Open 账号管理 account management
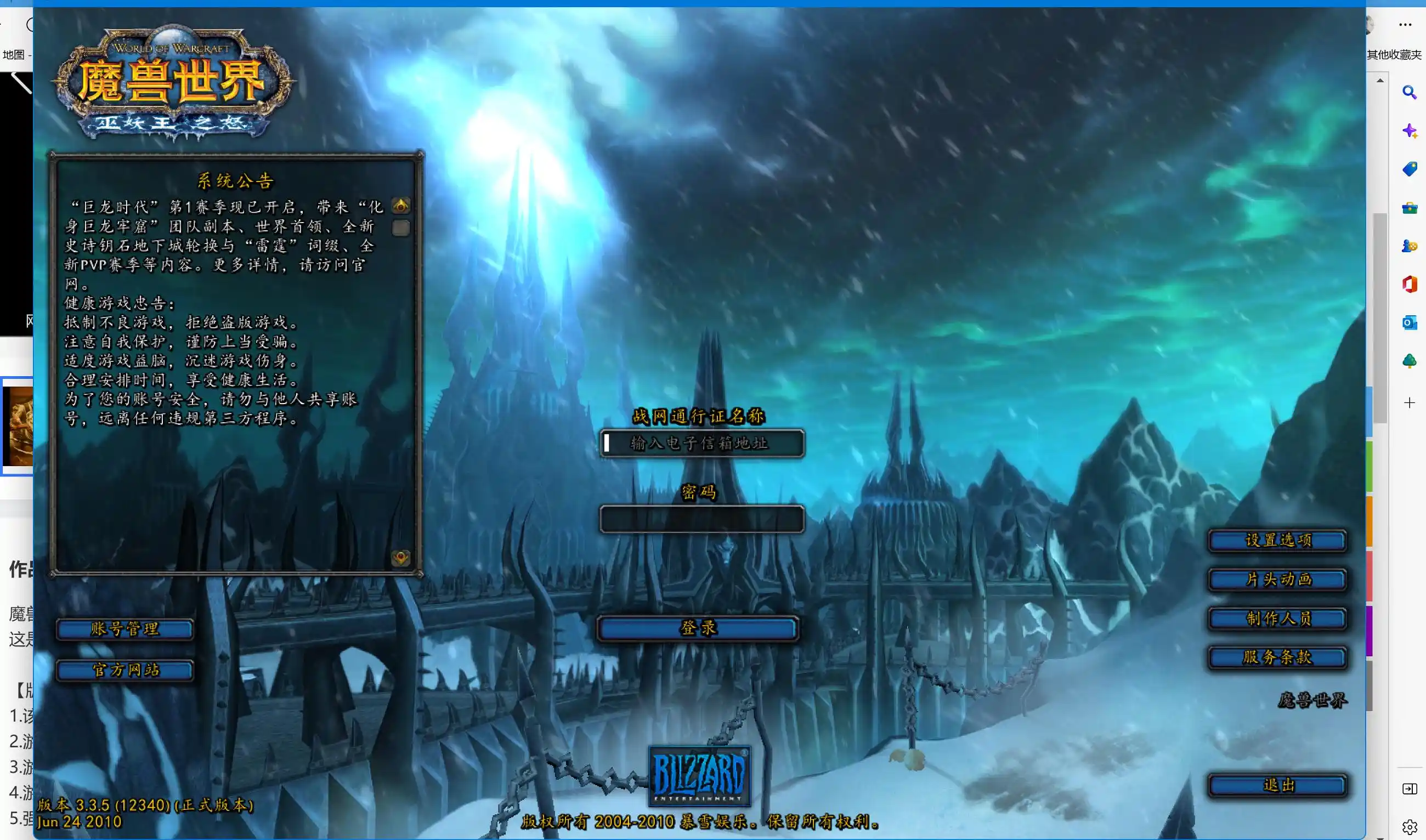This screenshot has height=840, width=1426. pyautogui.click(x=125, y=629)
